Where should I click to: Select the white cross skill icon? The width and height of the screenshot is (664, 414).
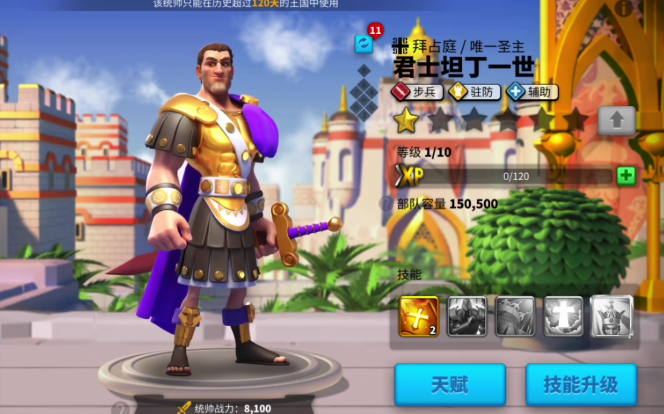(x=563, y=315)
